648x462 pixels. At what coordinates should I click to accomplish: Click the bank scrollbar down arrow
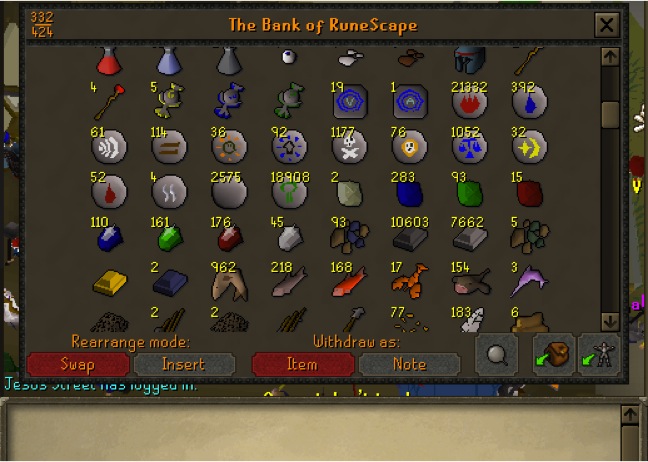[611, 321]
